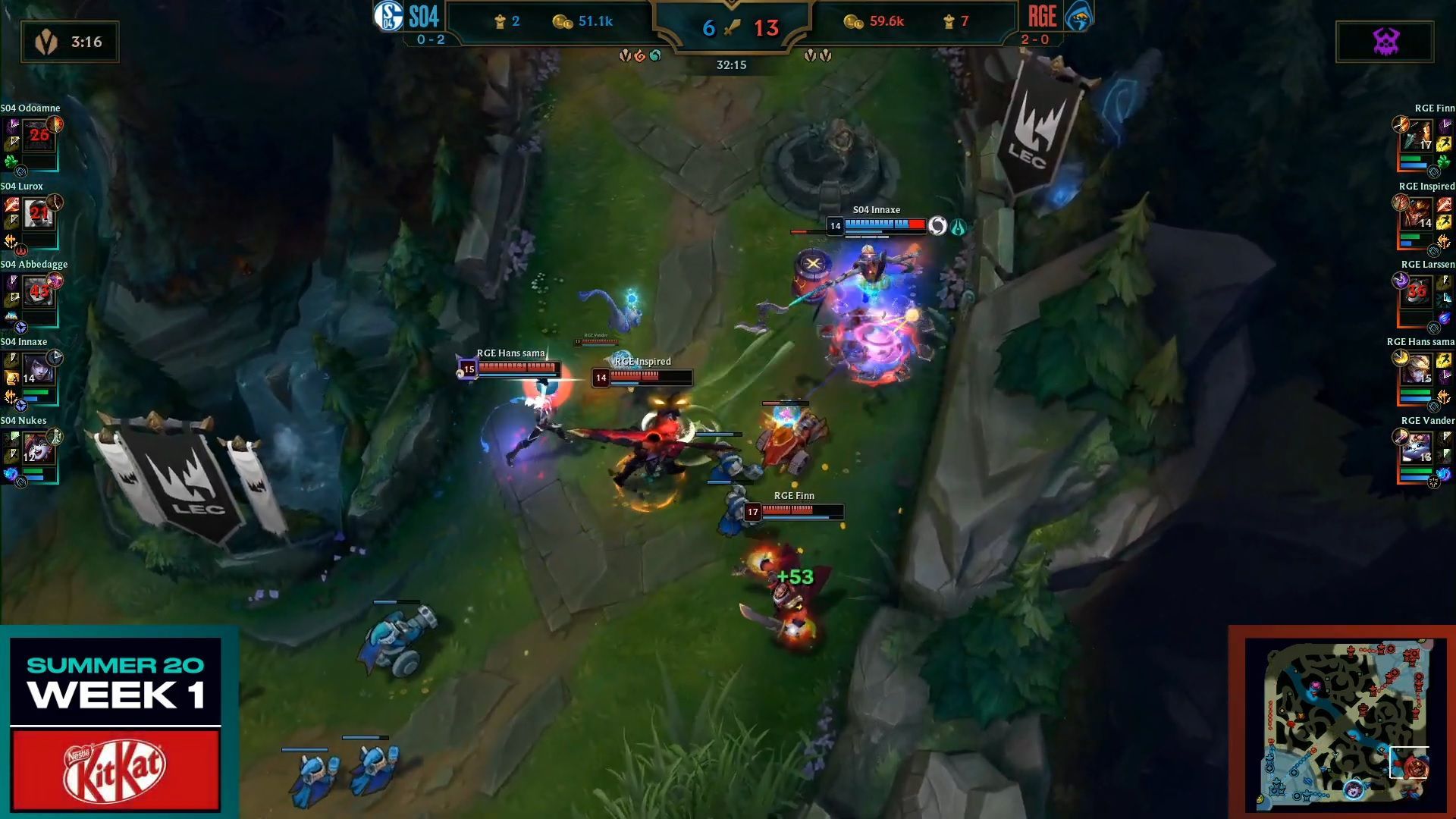Click the RGE team logo

tap(1078, 17)
